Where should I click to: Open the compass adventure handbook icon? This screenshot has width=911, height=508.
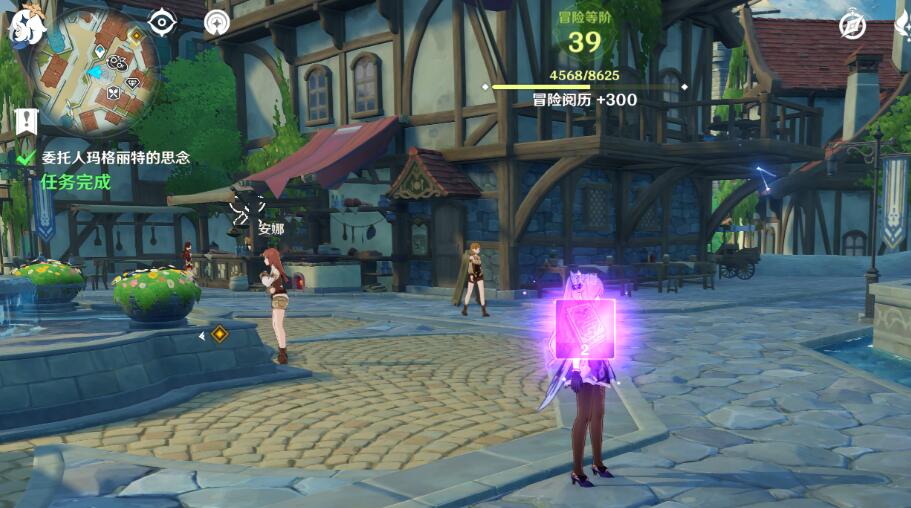[x=852, y=25]
